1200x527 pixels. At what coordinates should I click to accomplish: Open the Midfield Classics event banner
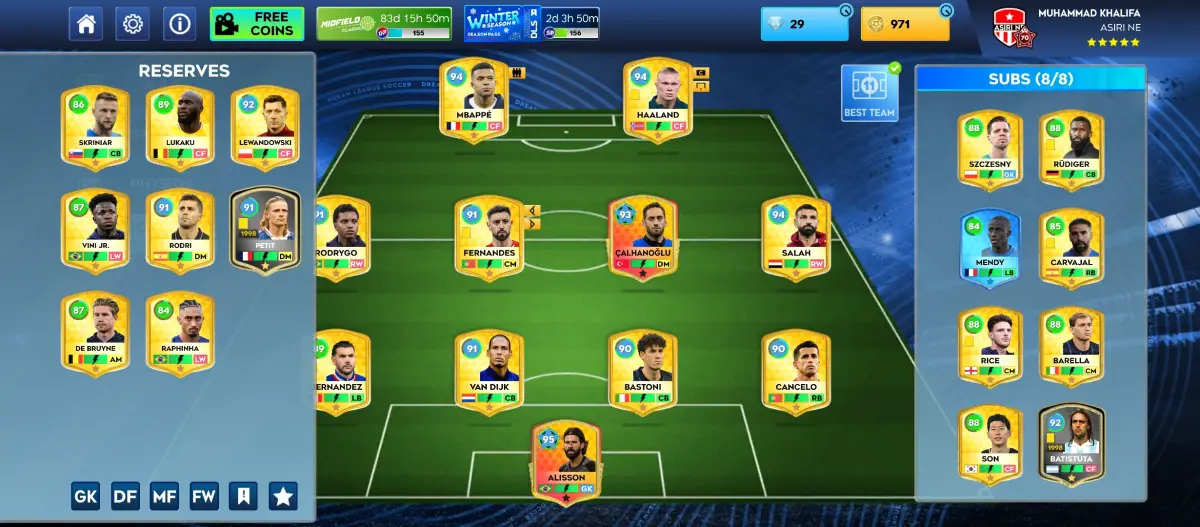pyautogui.click(x=384, y=24)
